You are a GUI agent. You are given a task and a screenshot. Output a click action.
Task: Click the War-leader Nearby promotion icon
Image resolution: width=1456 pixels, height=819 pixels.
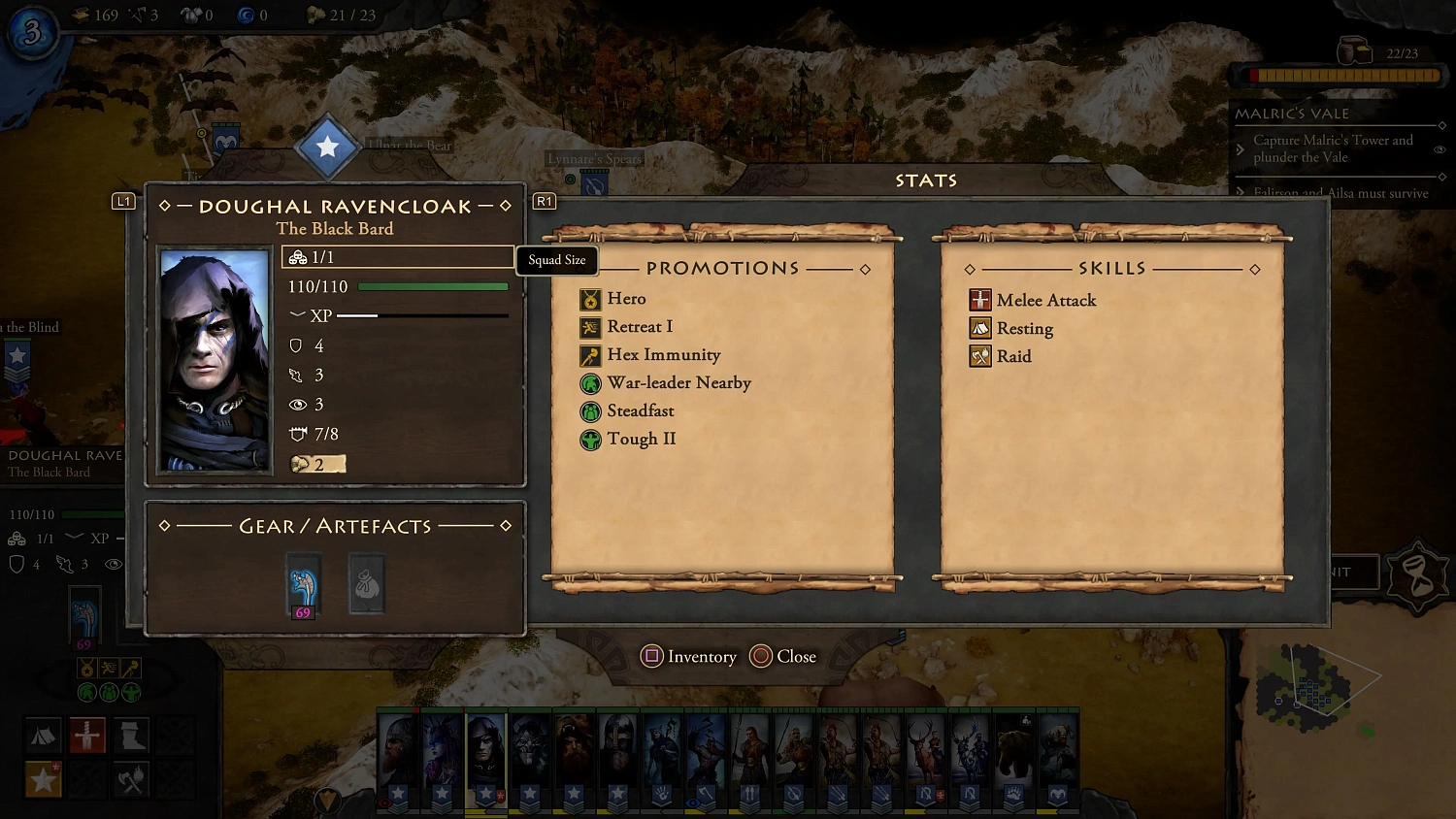(x=591, y=383)
